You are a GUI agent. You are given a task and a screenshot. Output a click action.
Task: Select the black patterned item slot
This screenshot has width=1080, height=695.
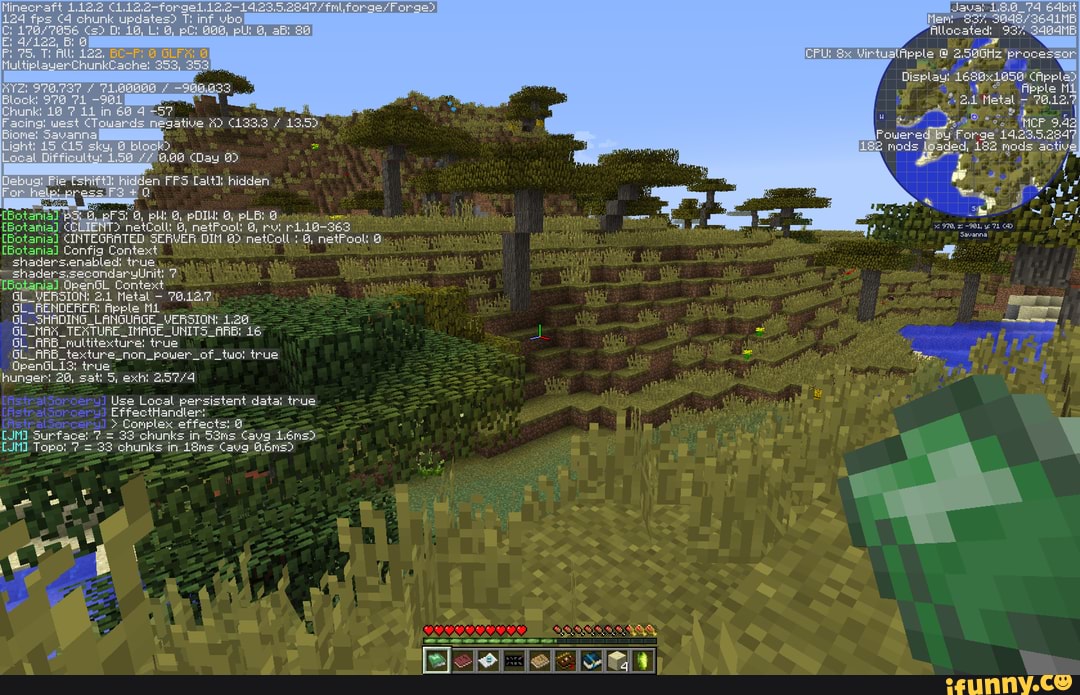click(x=514, y=660)
